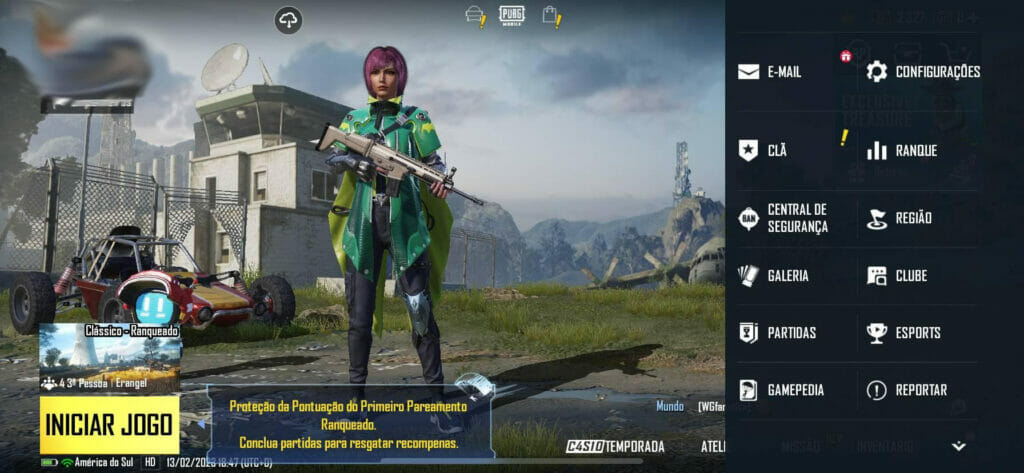Open the E-mail inbox
The width and height of the screenshot is (1024, 473).
pos(770,72)
